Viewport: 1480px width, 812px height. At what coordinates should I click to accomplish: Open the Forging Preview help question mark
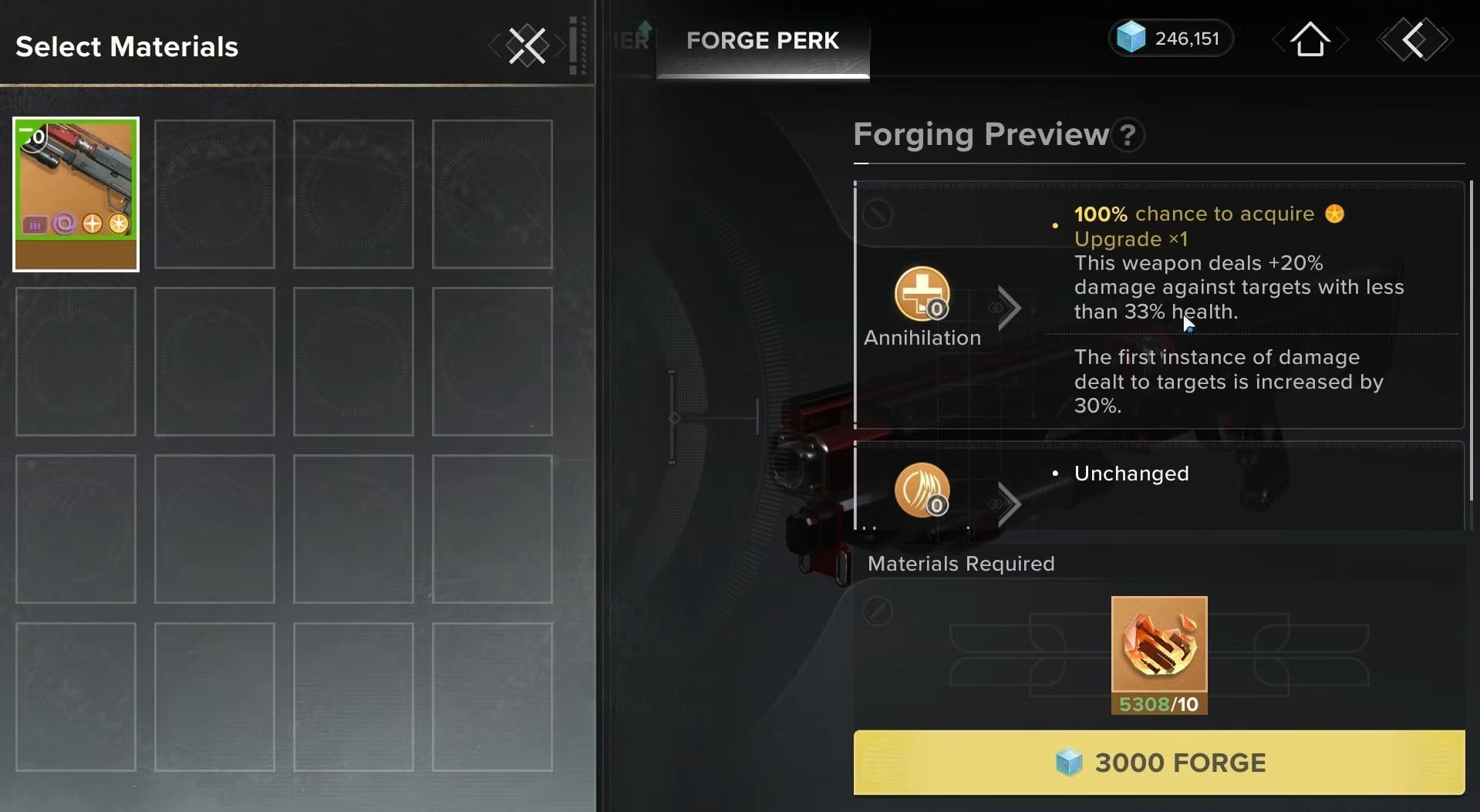(x=1128, y=135)
